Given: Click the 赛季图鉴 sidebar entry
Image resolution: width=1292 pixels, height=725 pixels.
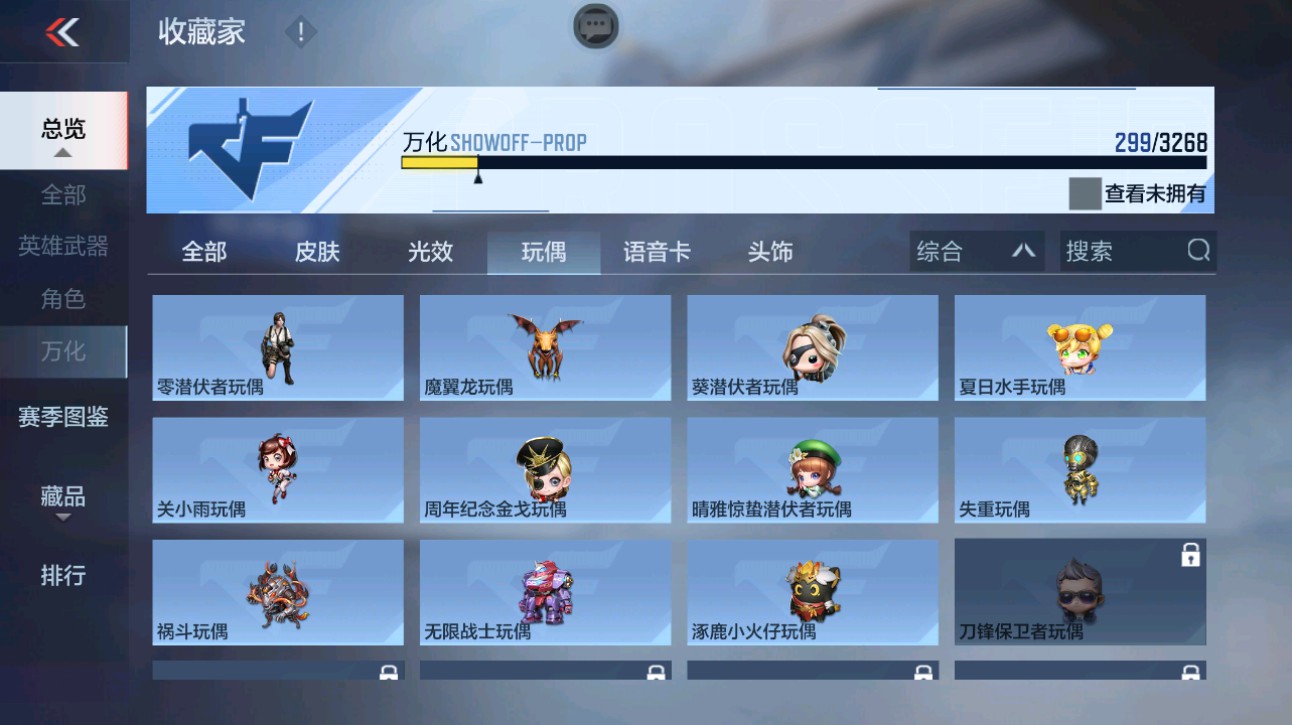Looking at the screenshot, I should [x=64, y=418].
